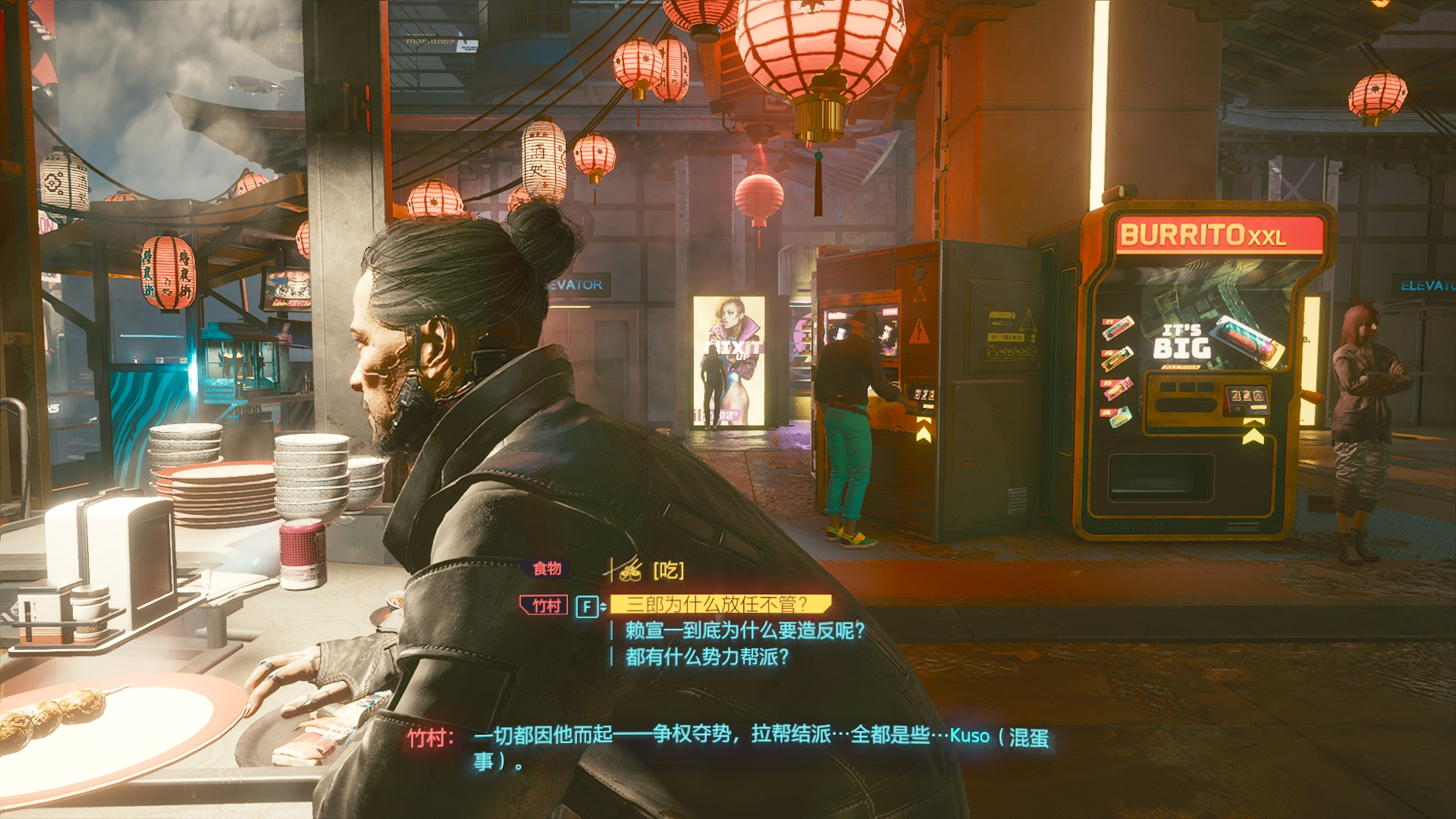
Task: Click the ELEVATOR sign near the poster
Action: pos(573,284)
